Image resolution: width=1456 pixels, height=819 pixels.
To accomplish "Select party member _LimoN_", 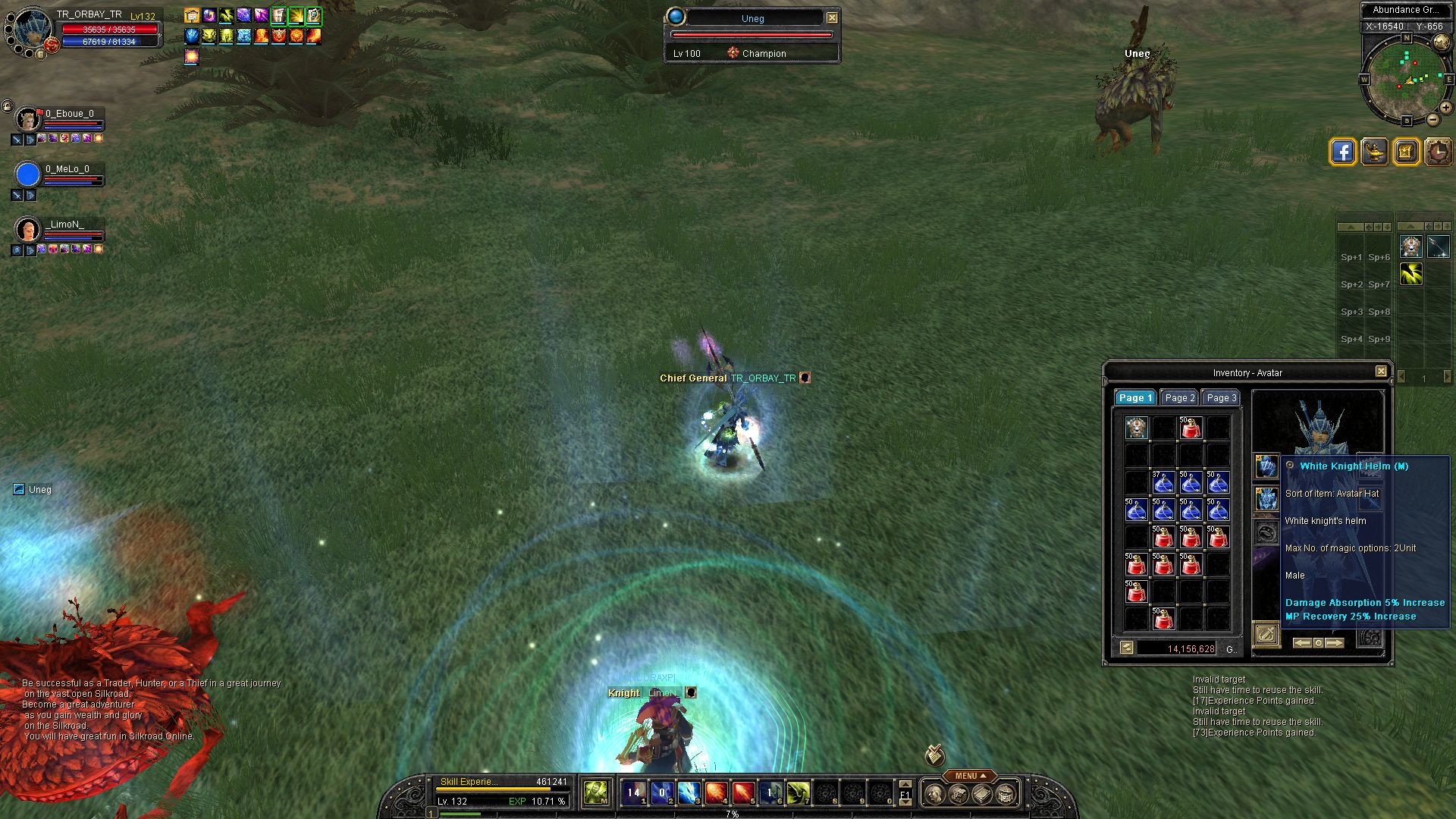I will (x=28, y=230).
